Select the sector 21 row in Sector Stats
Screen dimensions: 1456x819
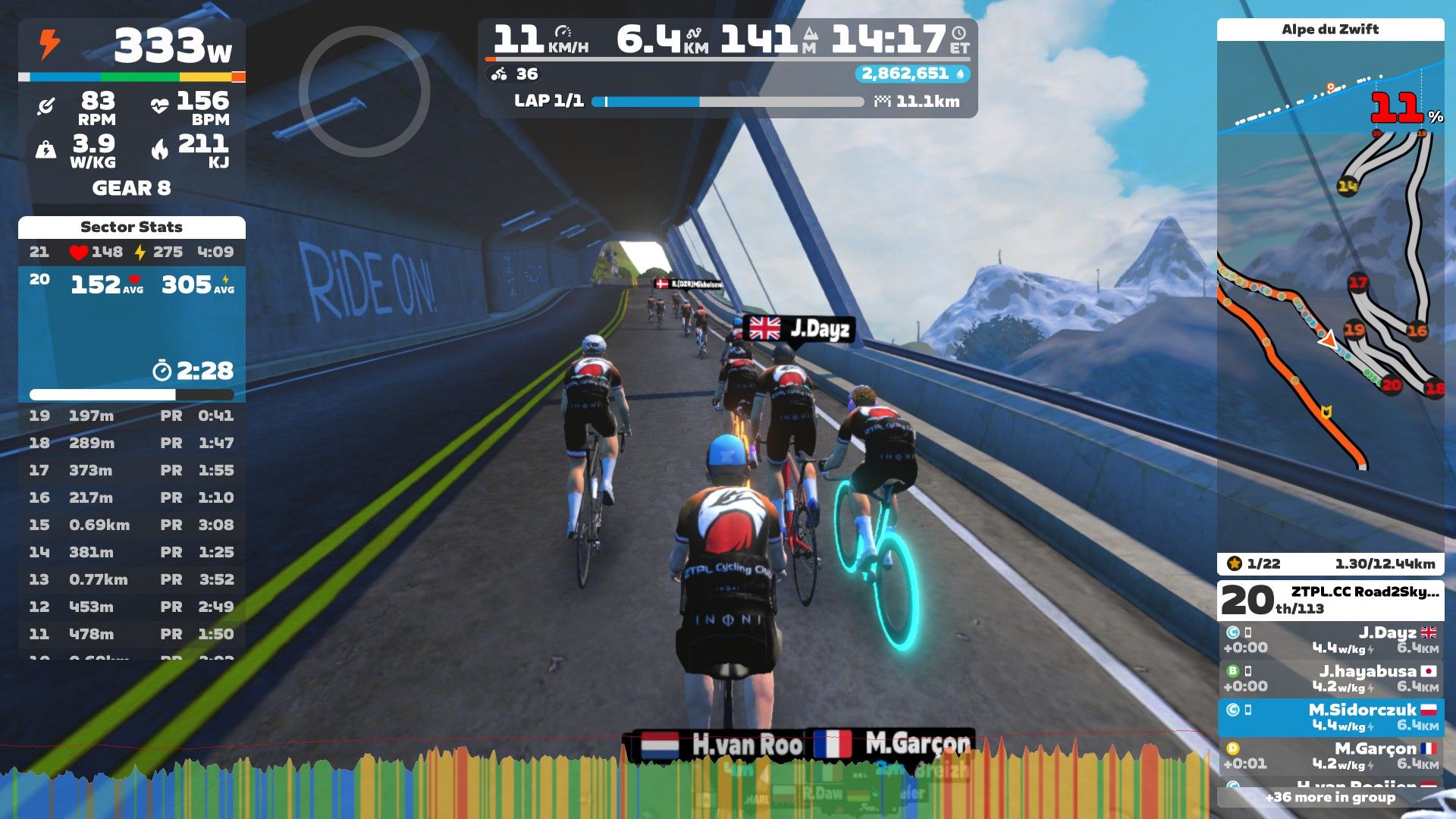click(x=131, y=252)
